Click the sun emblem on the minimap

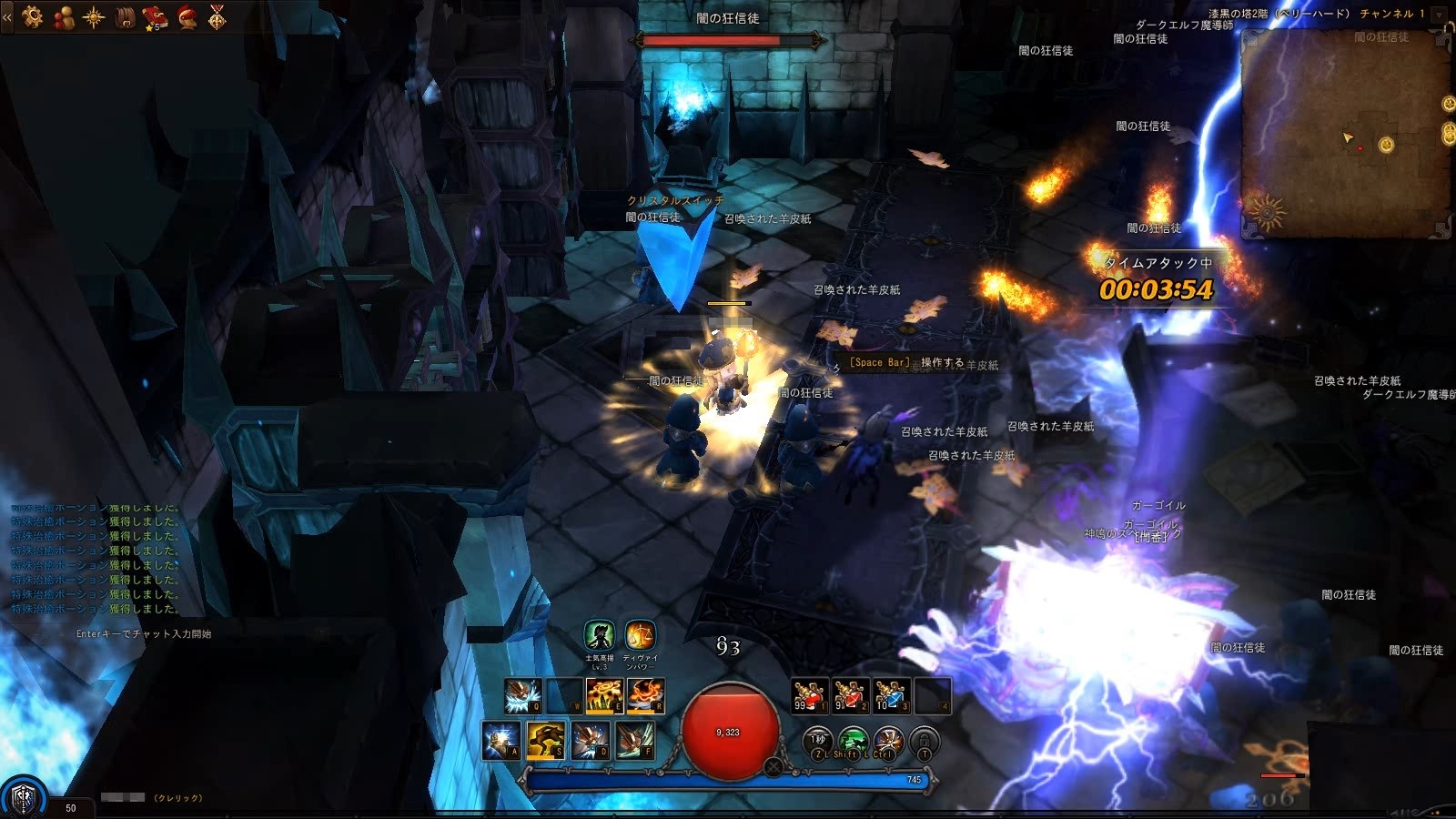tap(1266, 213)
